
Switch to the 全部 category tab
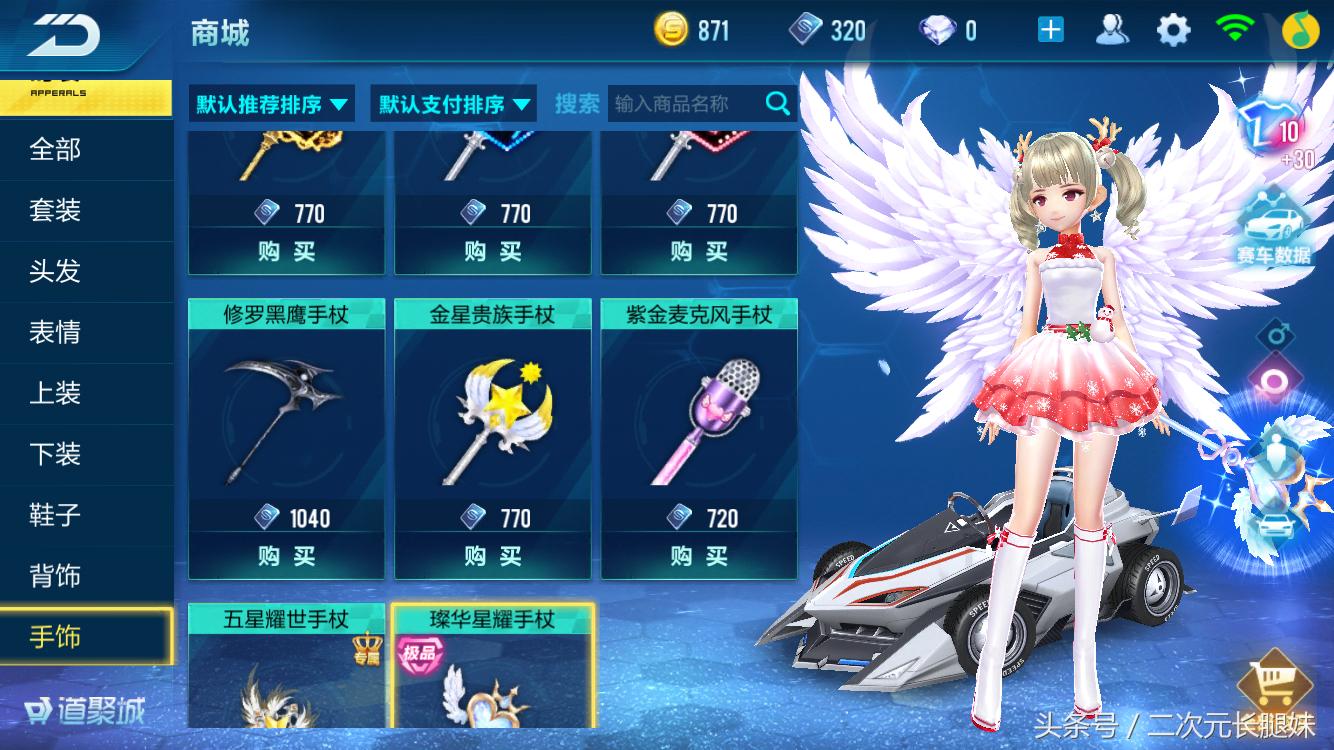pos(56,150)
